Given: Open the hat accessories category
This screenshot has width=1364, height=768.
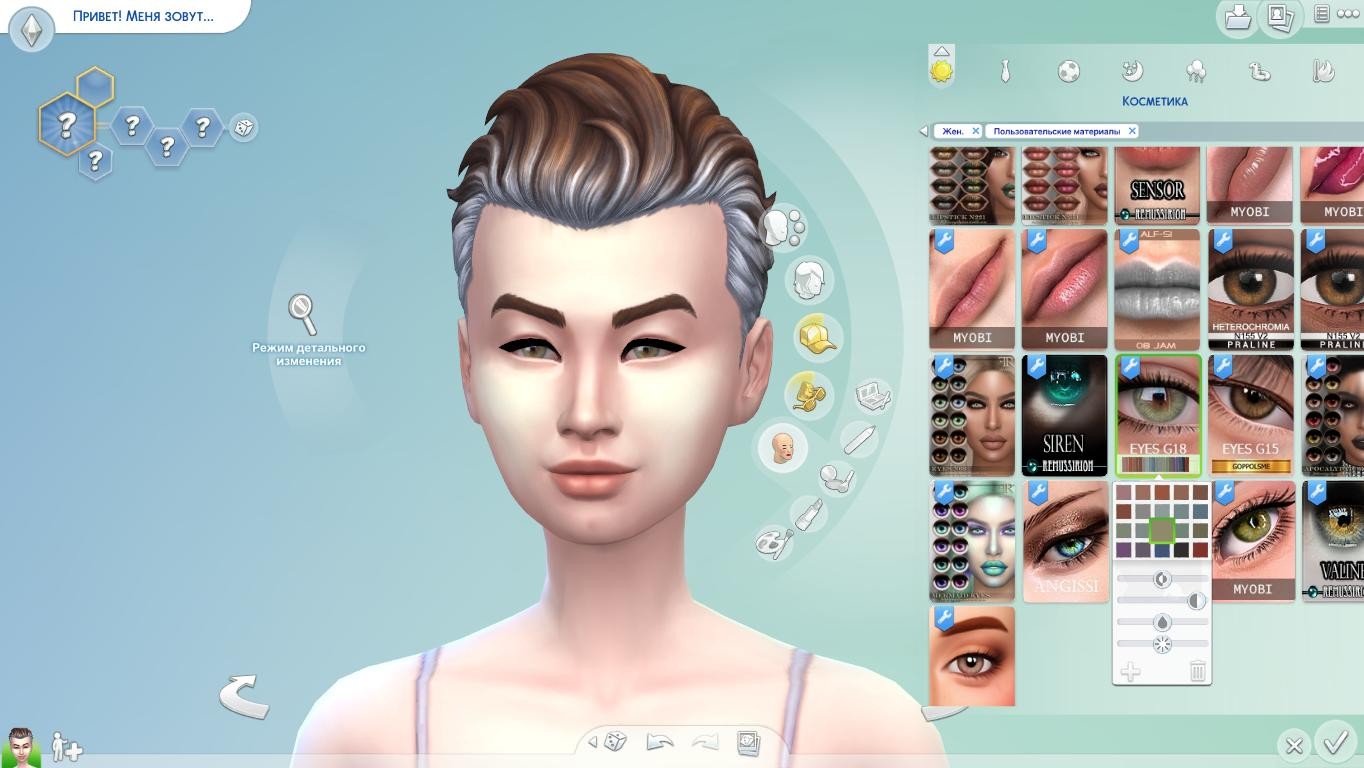Looking at the screenshot, I should pos(817,337).
